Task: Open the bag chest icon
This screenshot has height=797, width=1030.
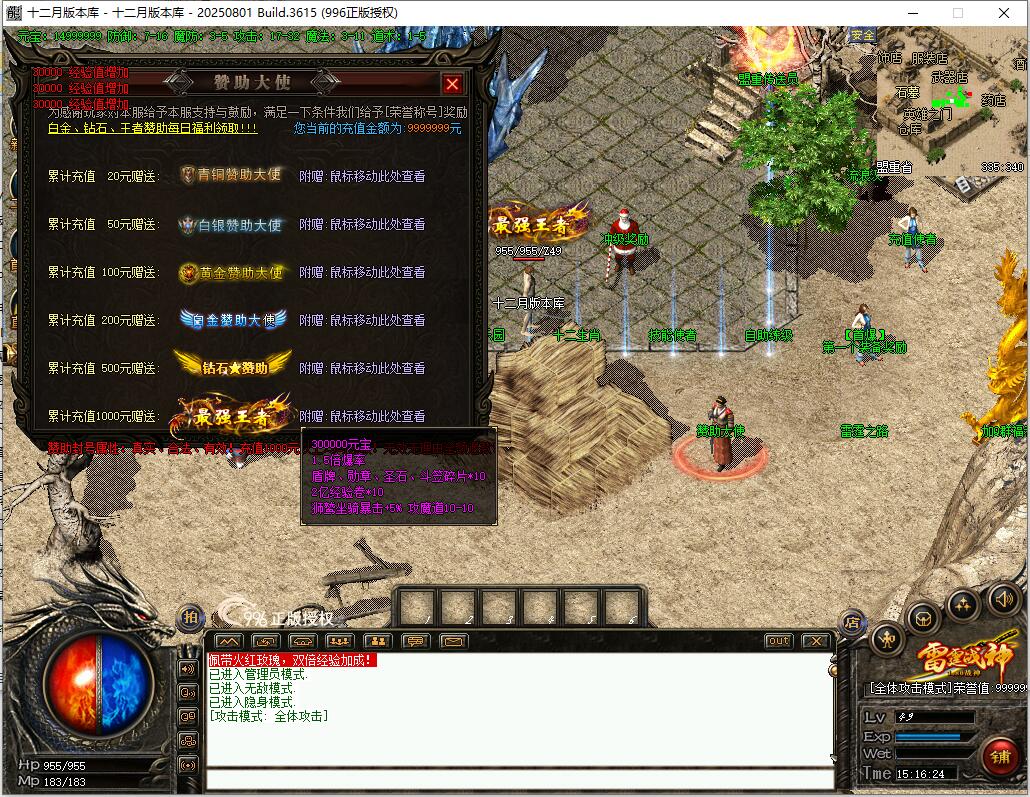Action: (922, 617)
